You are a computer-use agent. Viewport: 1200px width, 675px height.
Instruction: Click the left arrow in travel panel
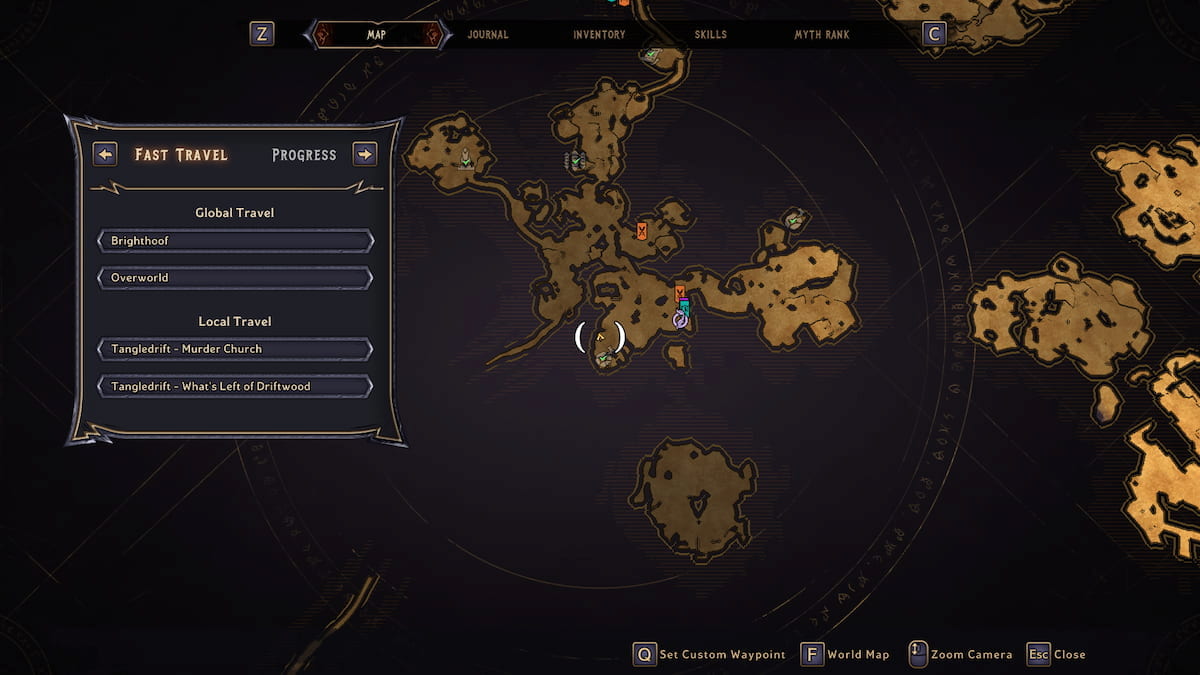pyautogui.click(x=105, y=154)
